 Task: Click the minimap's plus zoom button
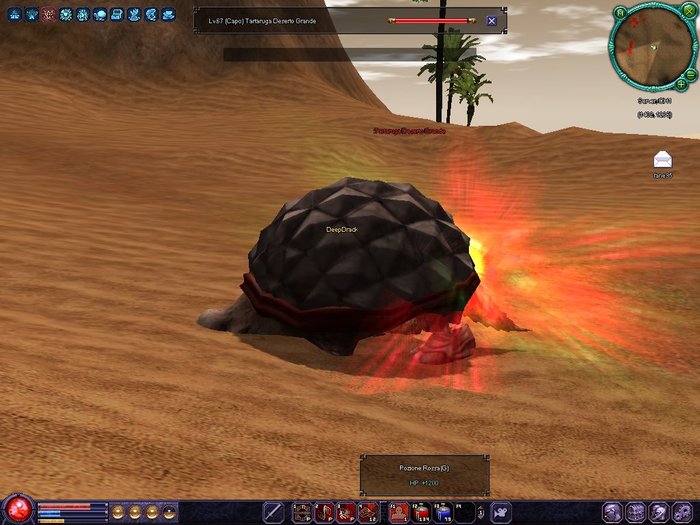pos(681,83)
